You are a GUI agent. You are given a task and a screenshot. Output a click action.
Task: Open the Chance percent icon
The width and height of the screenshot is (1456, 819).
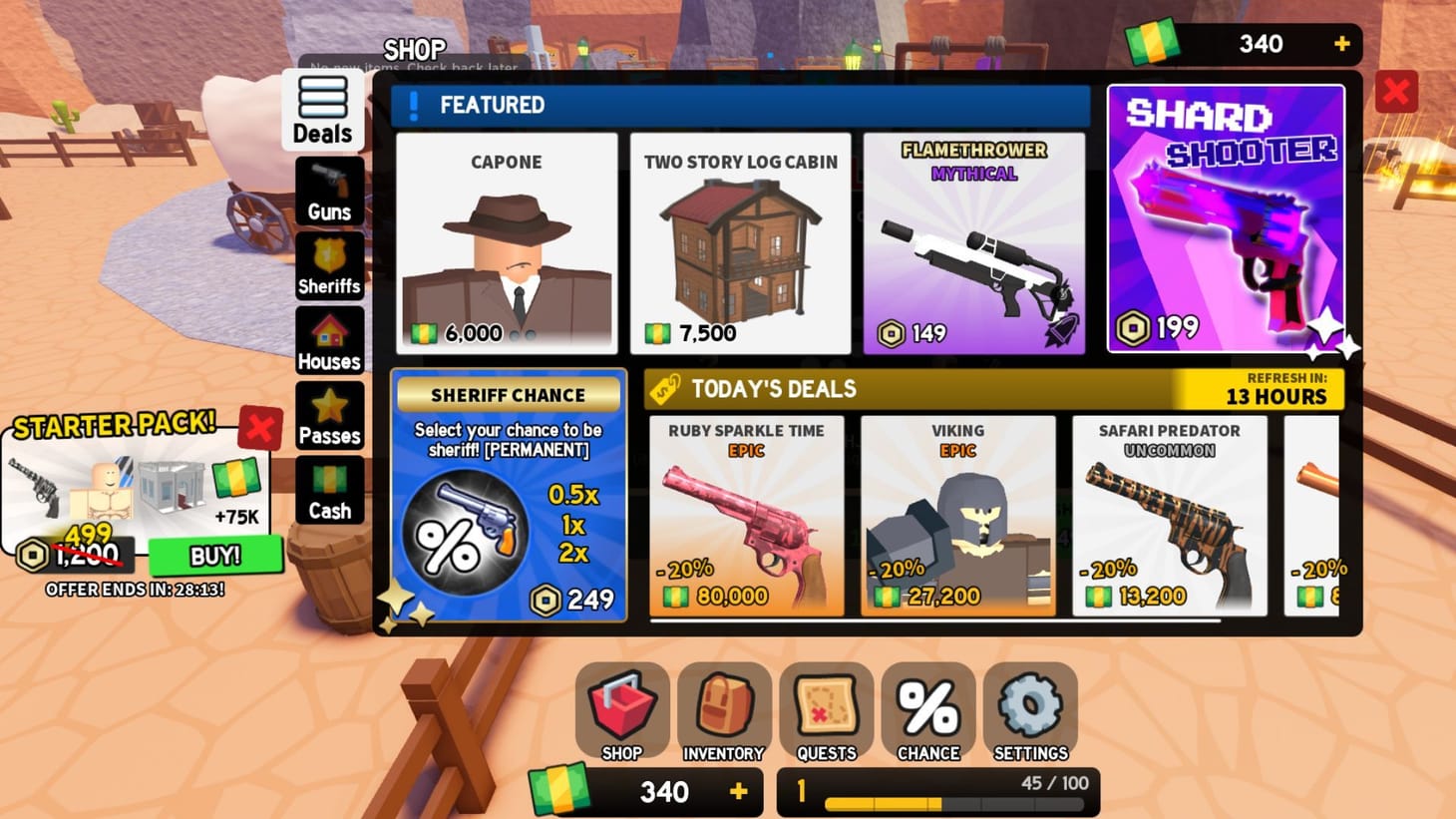click(928, 710)
